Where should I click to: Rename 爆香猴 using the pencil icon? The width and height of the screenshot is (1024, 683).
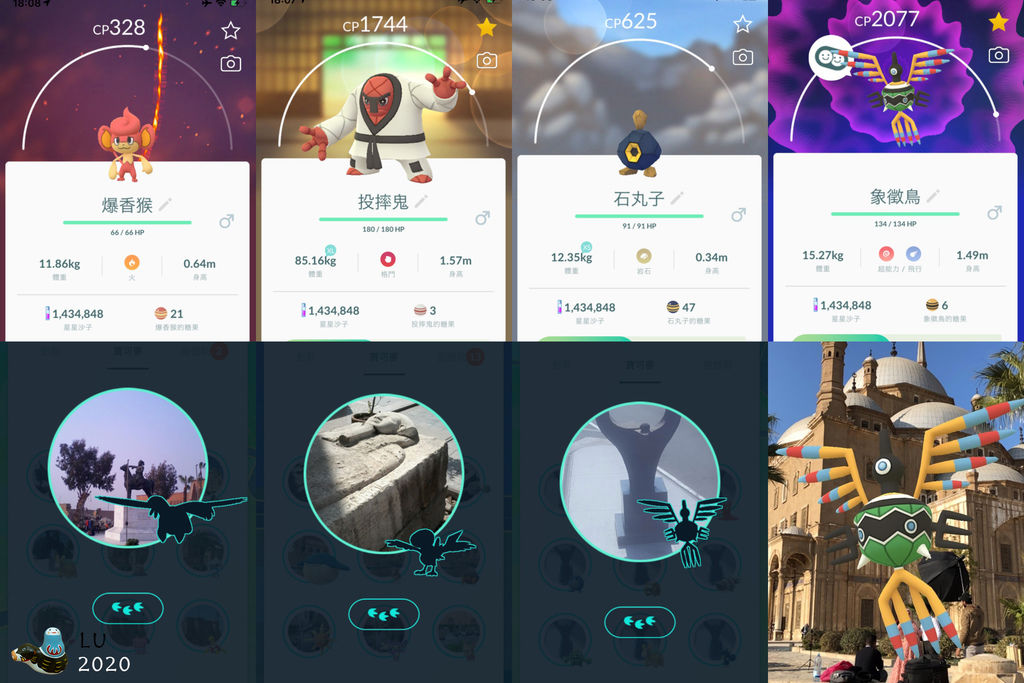[166, 203]
